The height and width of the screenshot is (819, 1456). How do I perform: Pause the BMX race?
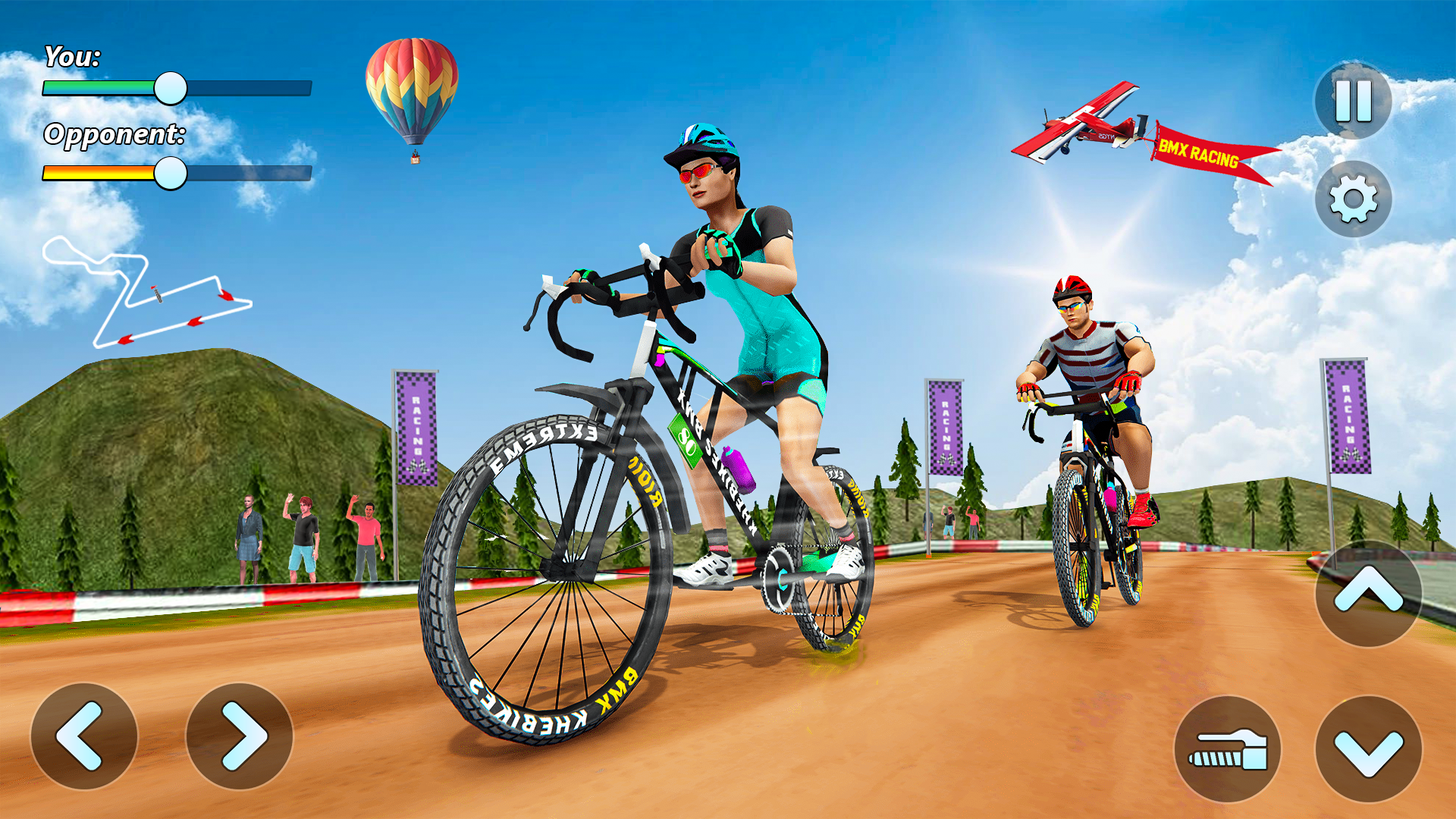(x=1354, y=101)
